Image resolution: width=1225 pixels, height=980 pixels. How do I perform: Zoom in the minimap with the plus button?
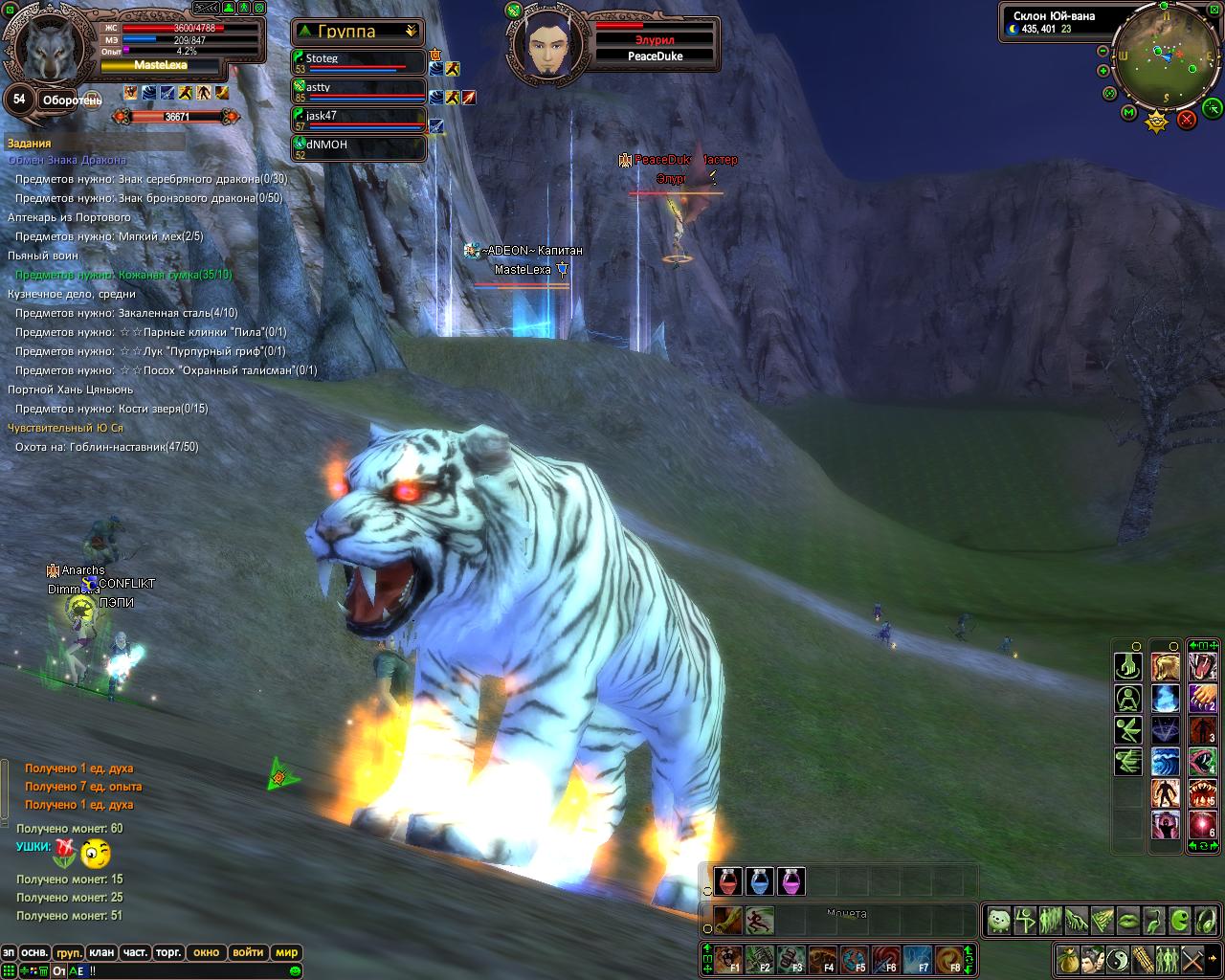pyautogui.click(x=1102, y=70)
